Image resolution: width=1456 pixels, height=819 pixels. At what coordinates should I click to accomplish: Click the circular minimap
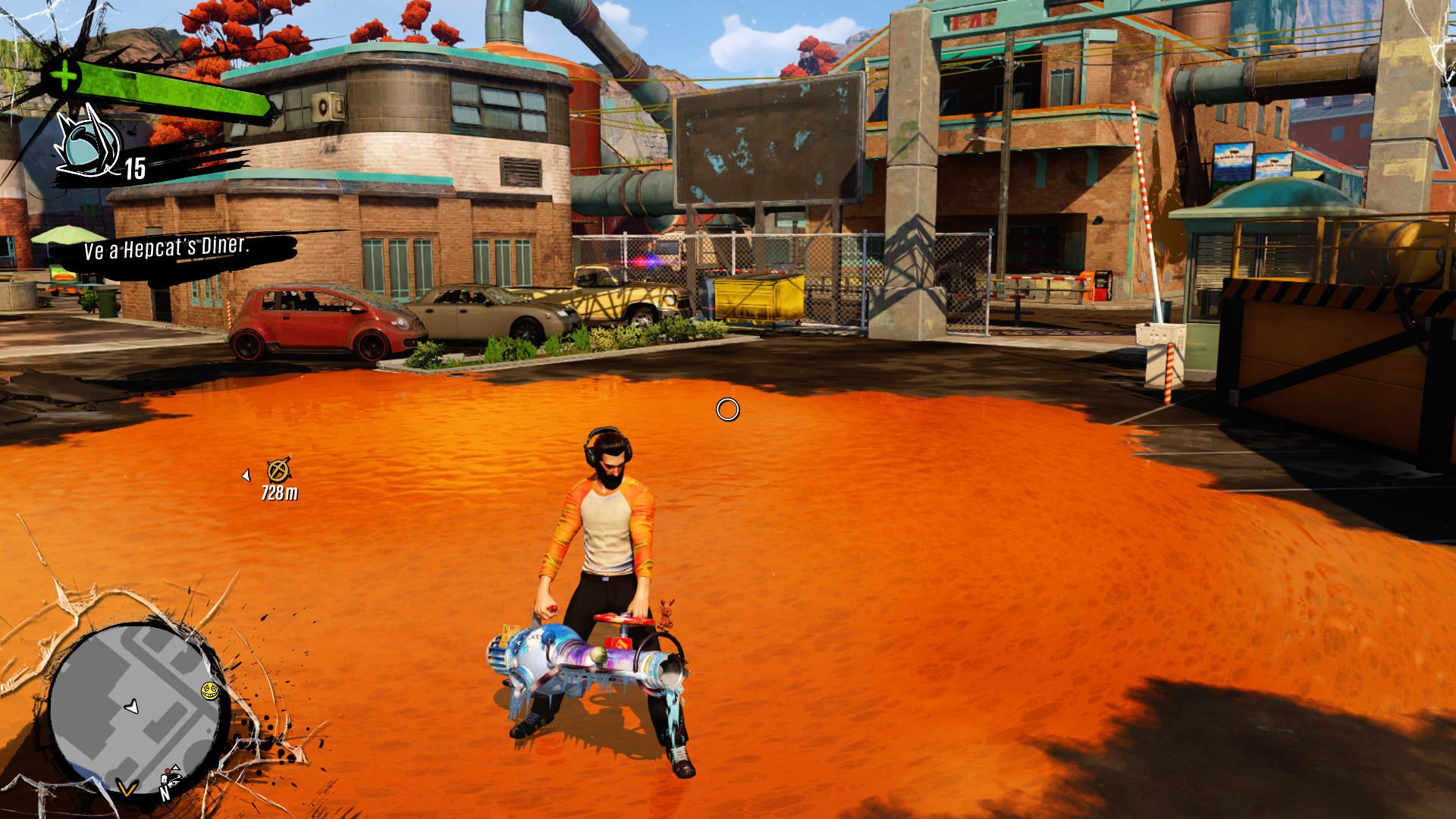136,707
